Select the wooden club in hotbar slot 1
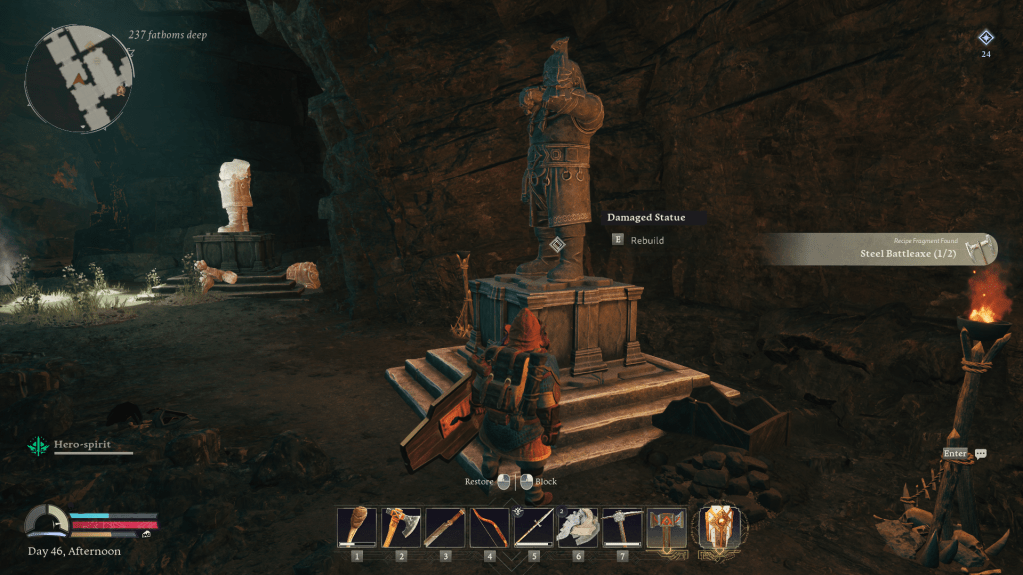Screen dimensions: 1023x575 pos(357,527)
